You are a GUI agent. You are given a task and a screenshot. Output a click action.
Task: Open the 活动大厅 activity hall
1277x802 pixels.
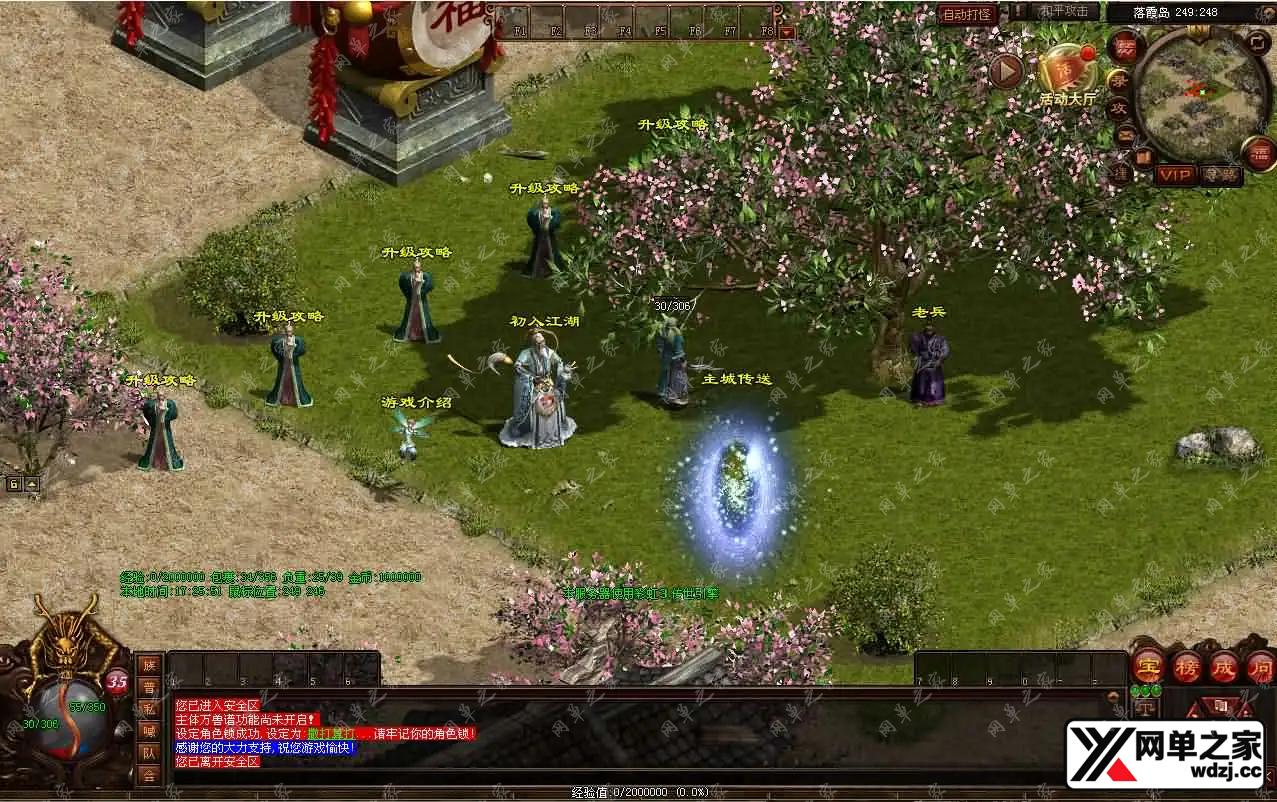pyautogui.click(x=1068, y=70)
